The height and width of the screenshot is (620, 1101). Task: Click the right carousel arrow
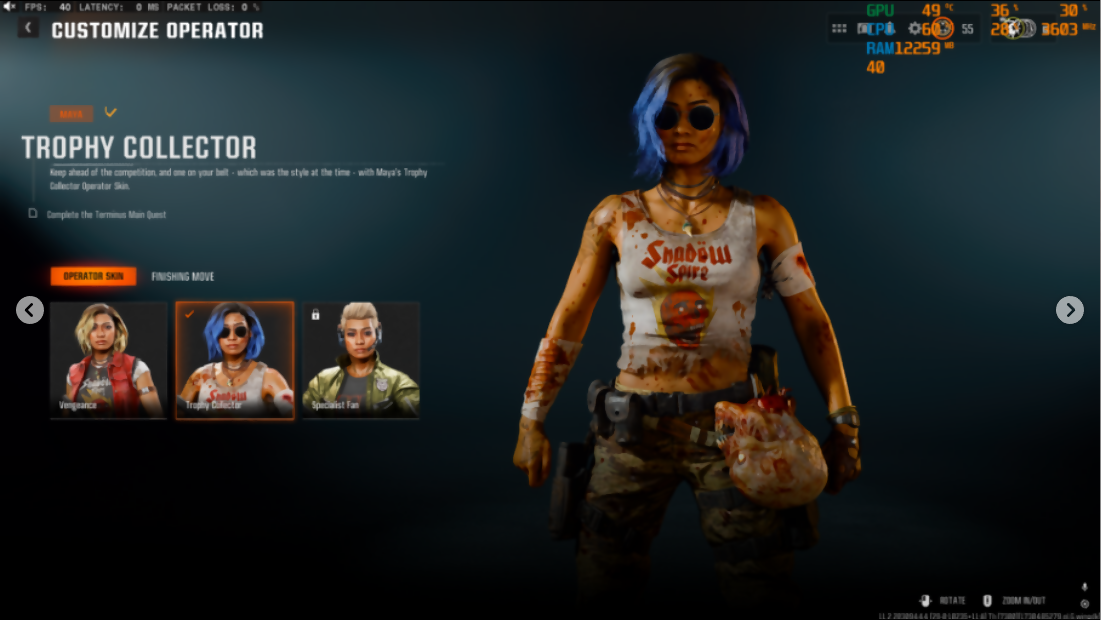pyautogui.click(x=1070, y=310)
